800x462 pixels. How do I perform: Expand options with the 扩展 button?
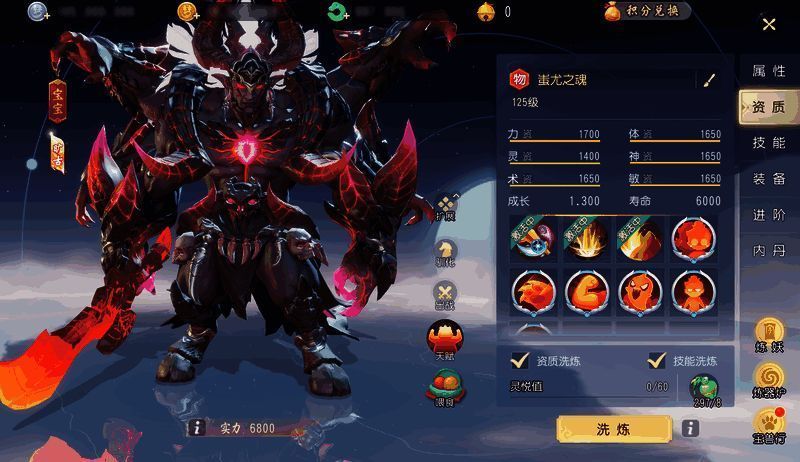445,207
